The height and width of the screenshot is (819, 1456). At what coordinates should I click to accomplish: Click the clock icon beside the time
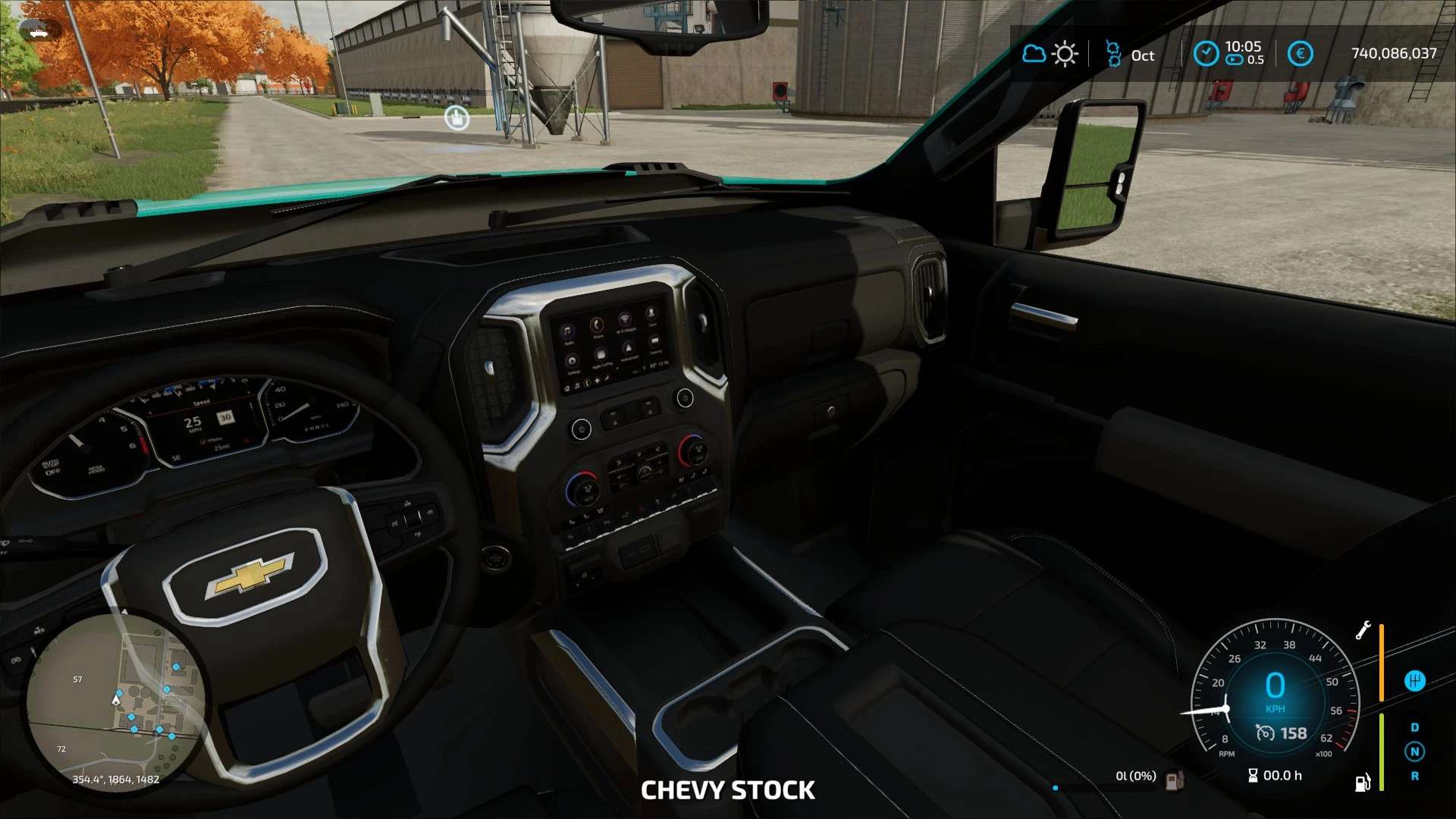click(1205, 54)
